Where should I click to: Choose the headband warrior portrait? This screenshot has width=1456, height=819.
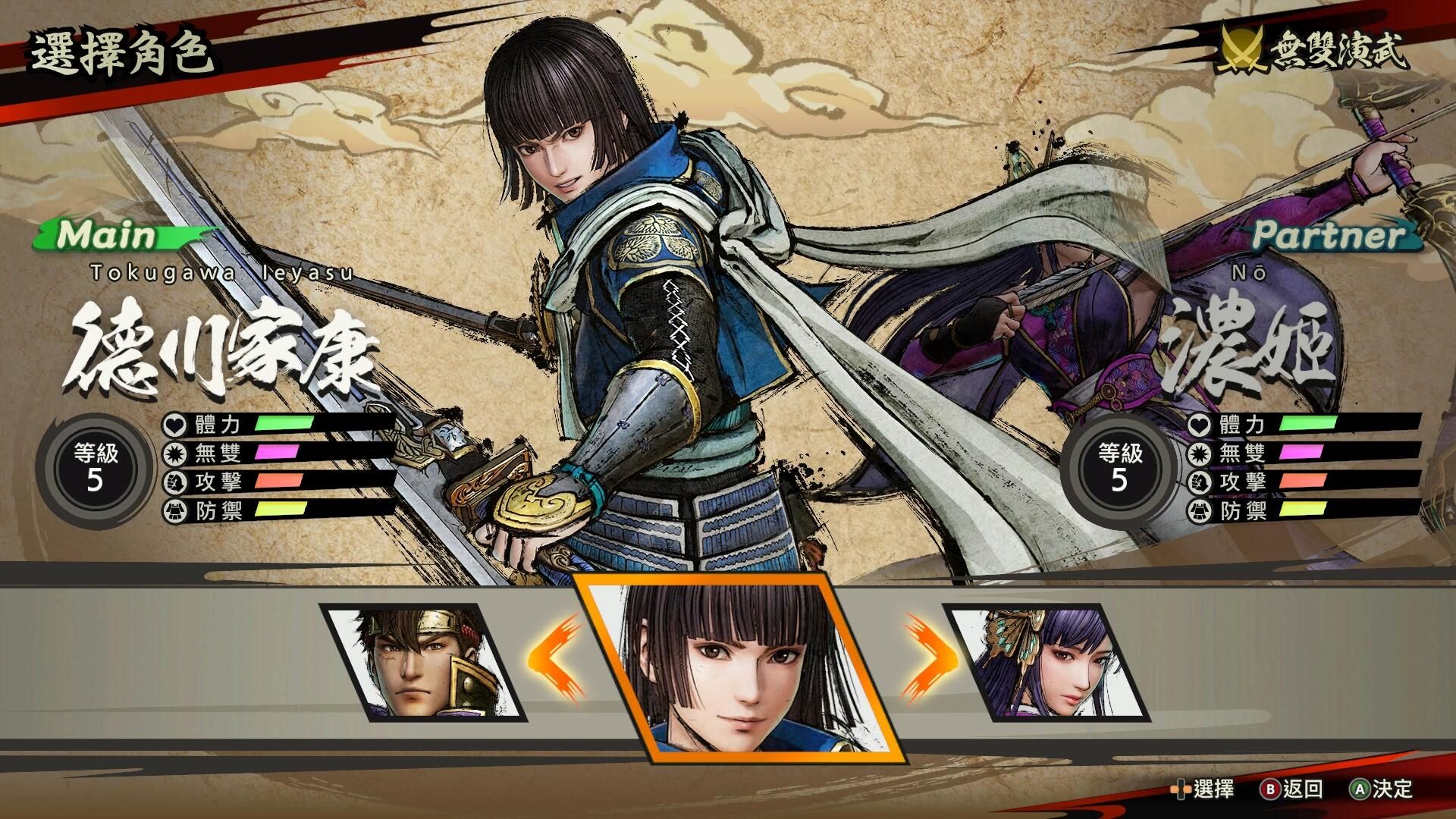pyautogui.click(x=423, y=663)
